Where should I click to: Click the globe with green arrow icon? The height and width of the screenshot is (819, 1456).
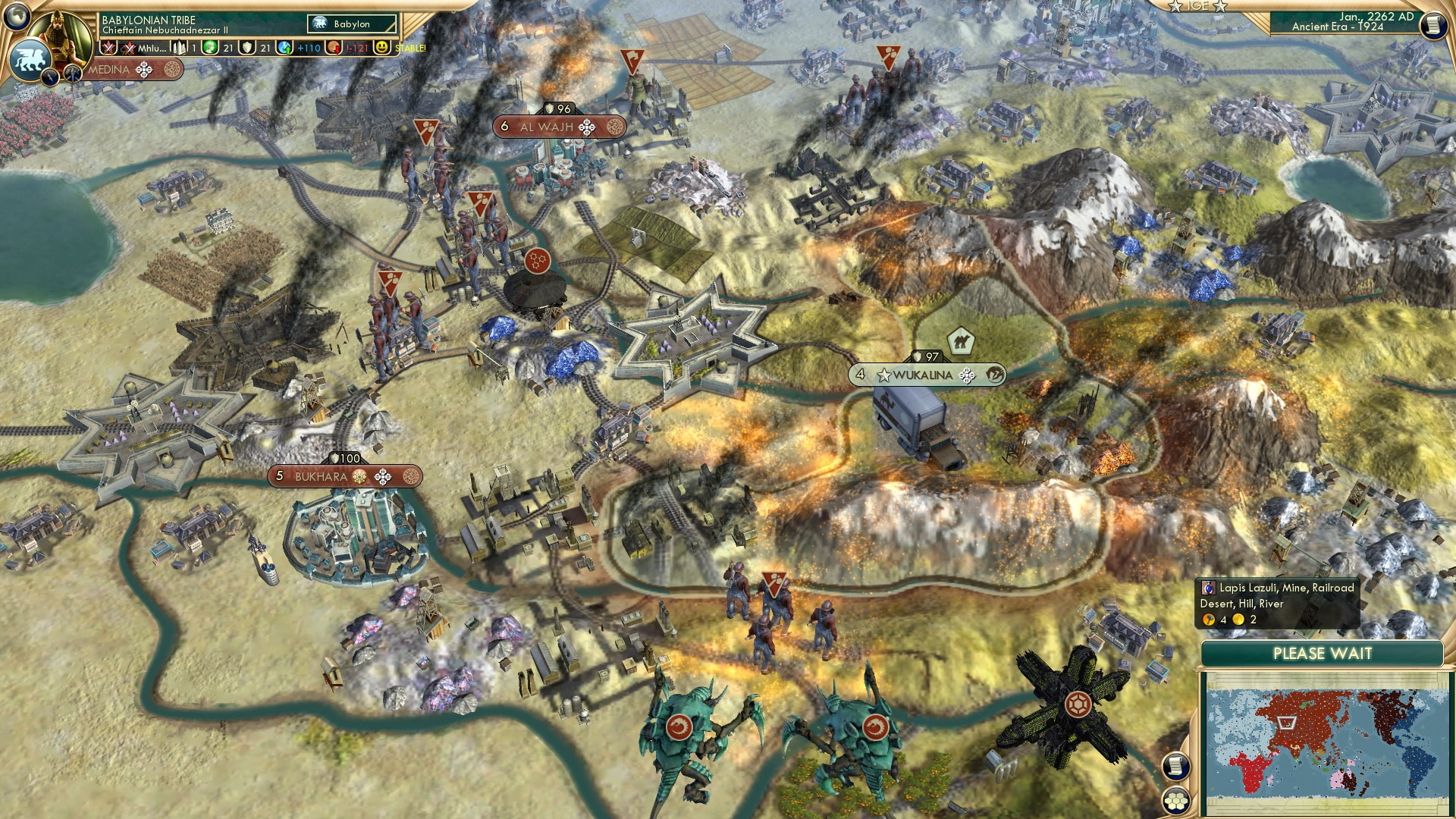(285, 48)
